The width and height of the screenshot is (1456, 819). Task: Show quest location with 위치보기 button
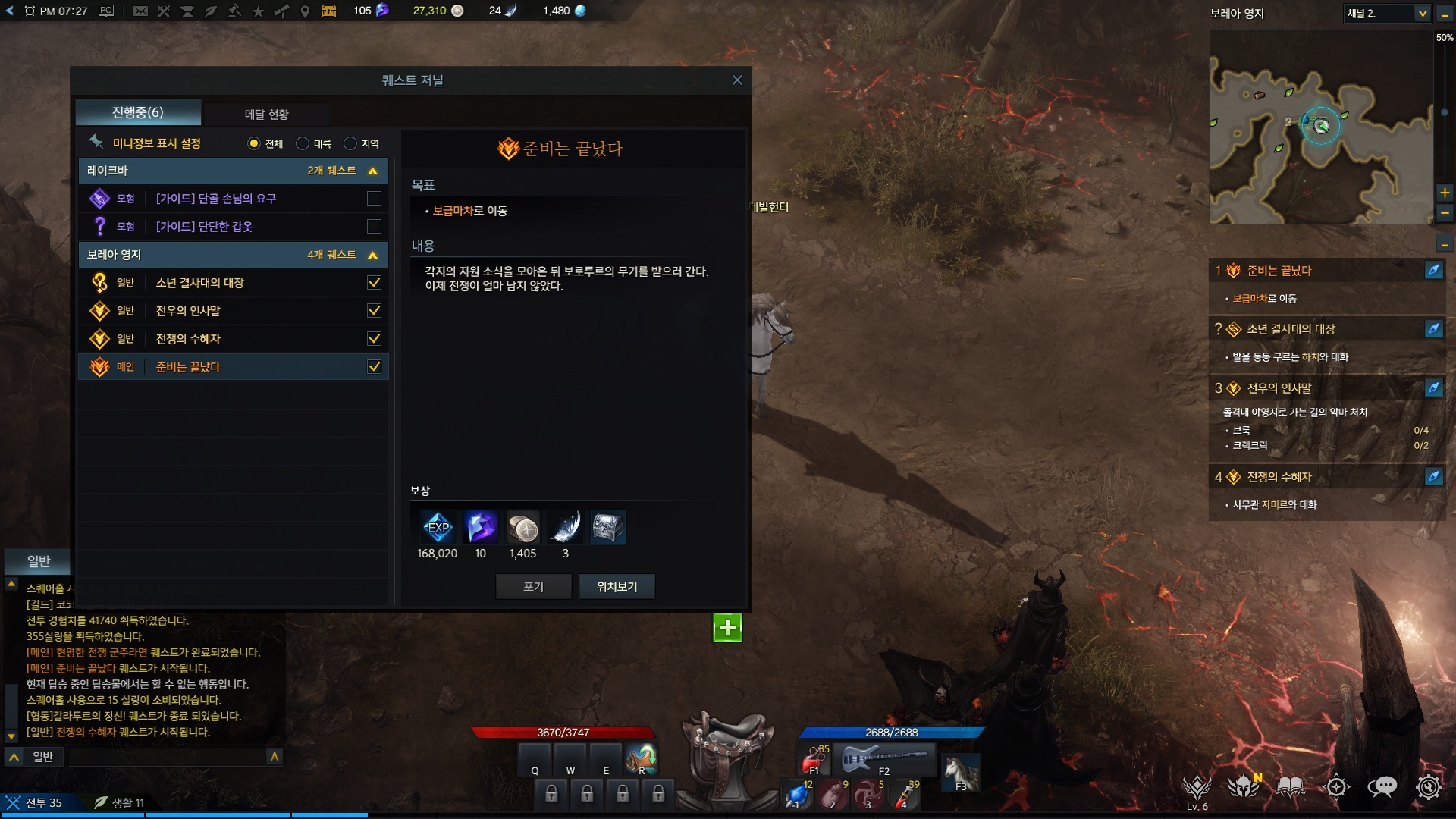click(617, 586)
